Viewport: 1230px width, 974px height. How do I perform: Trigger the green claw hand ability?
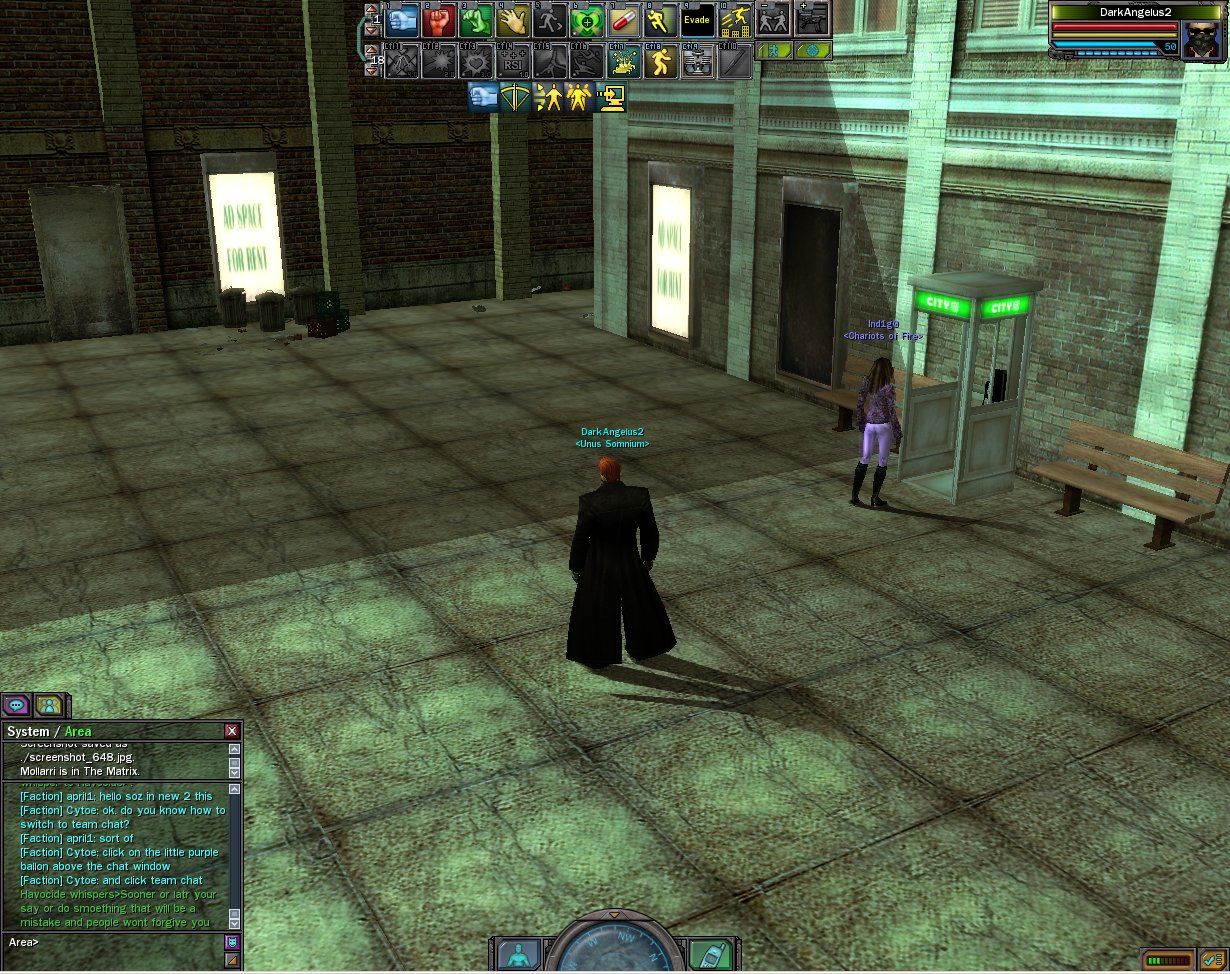[x=476, y=20]
